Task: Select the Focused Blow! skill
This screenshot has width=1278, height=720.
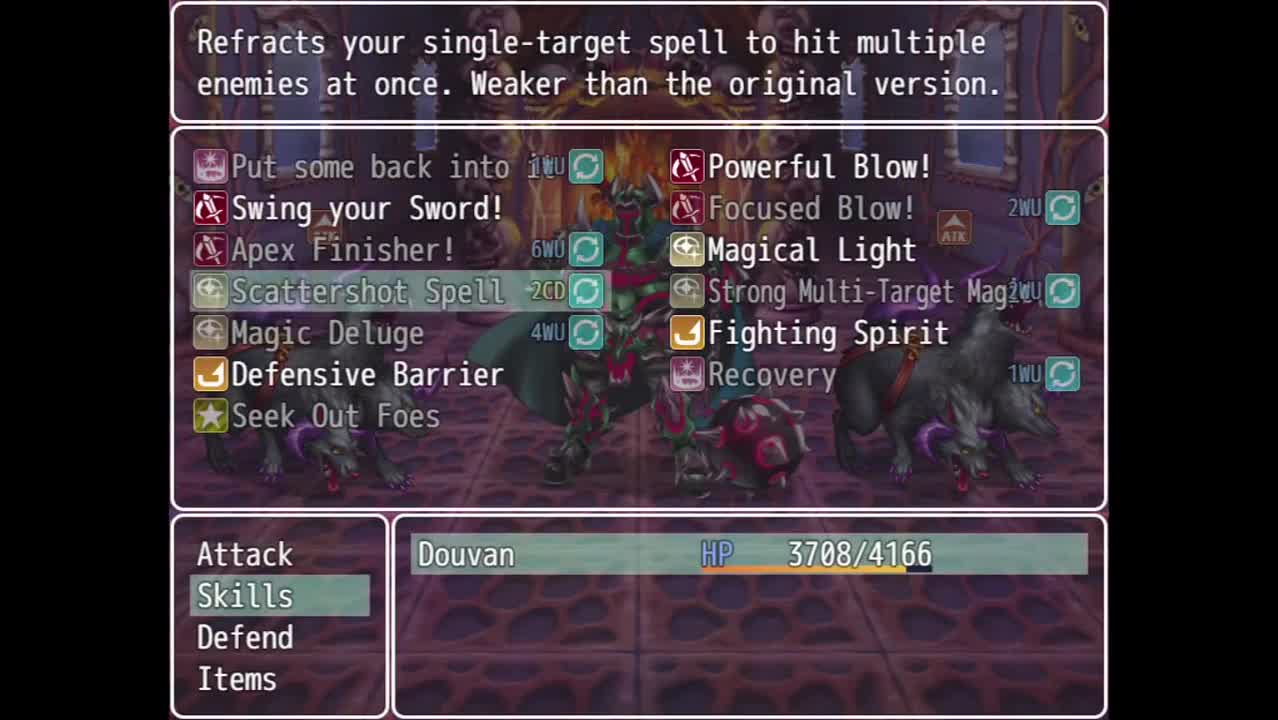Action: tap(811, 209)
